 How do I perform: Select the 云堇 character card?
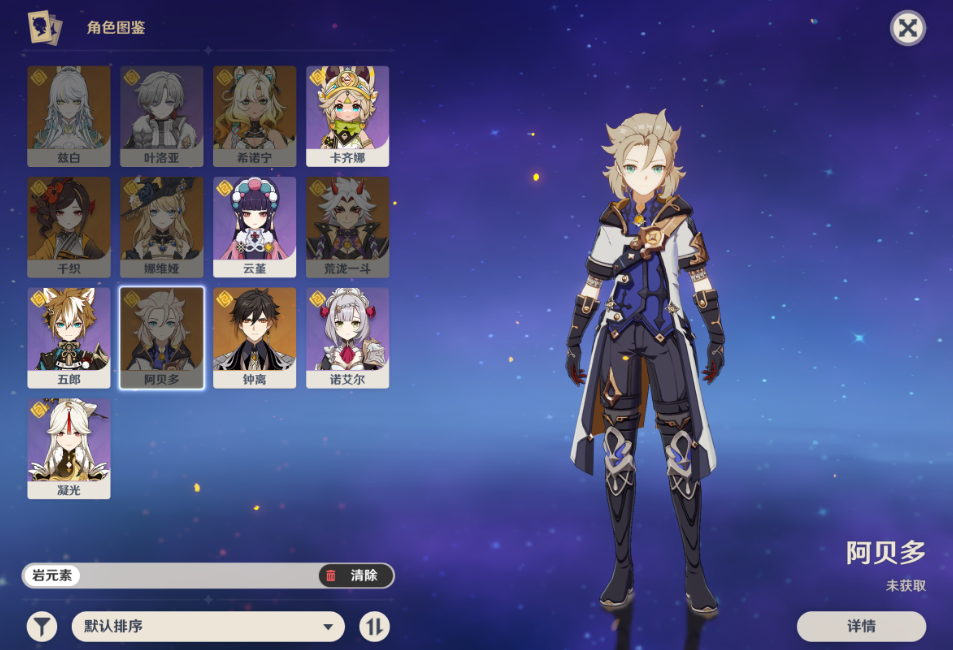[x=255, y=227]
